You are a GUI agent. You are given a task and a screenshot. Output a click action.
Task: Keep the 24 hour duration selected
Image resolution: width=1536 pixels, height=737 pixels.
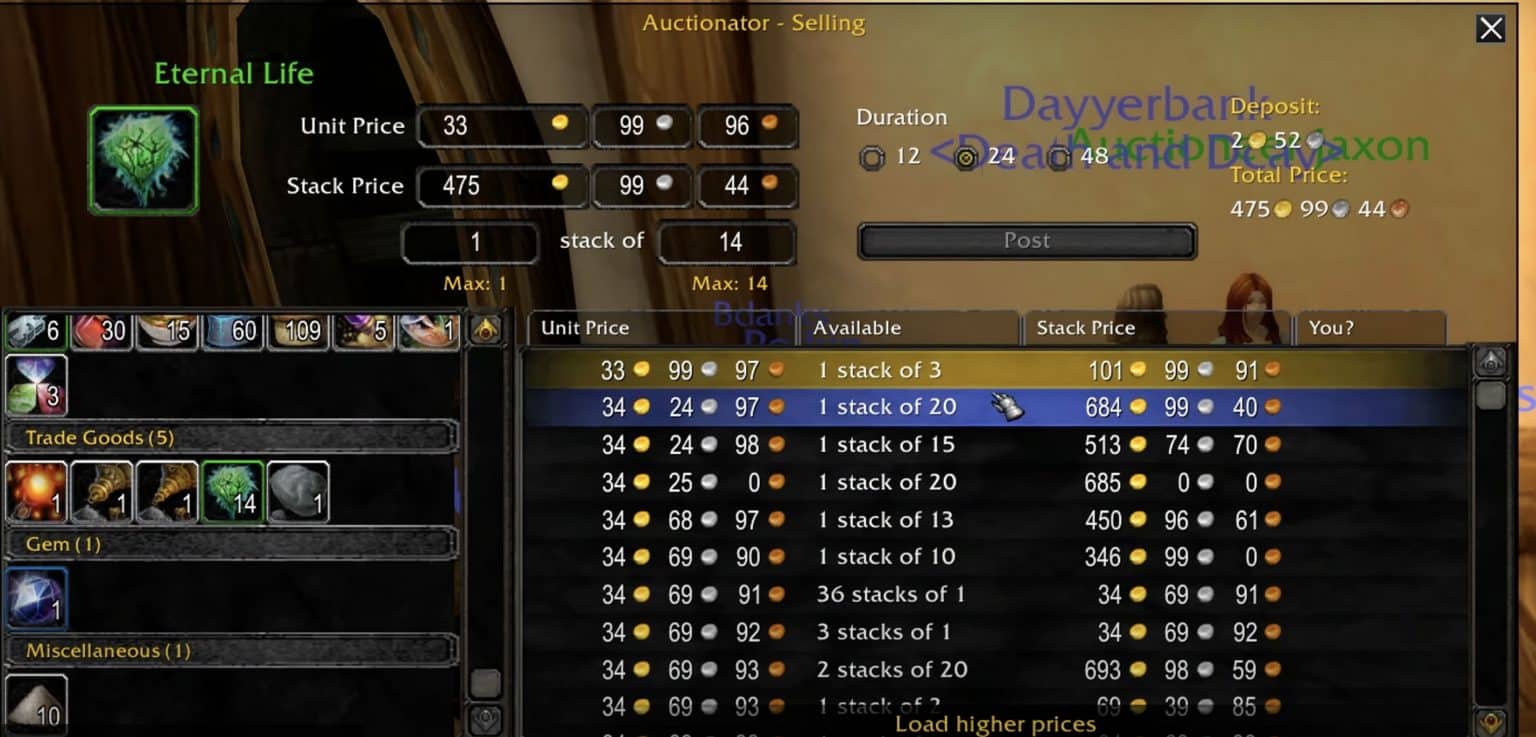(963, 156)
